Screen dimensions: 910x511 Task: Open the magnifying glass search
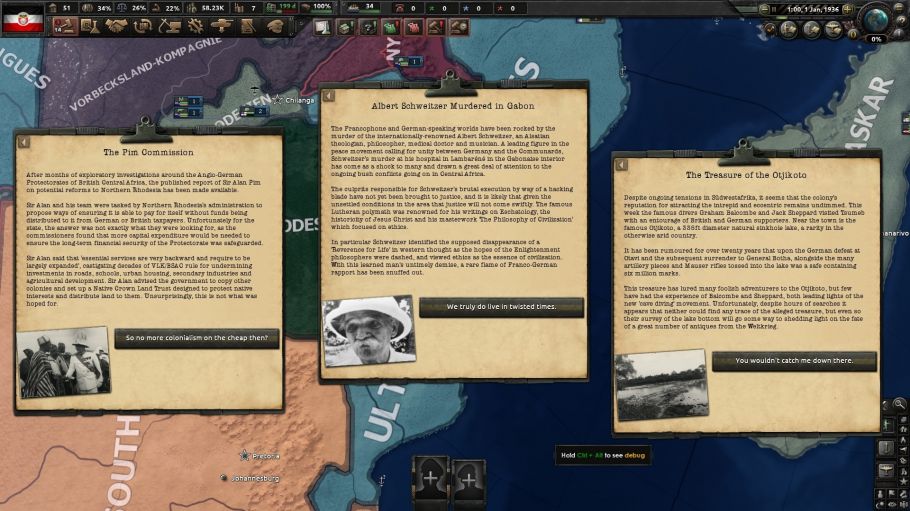point(900,404)
